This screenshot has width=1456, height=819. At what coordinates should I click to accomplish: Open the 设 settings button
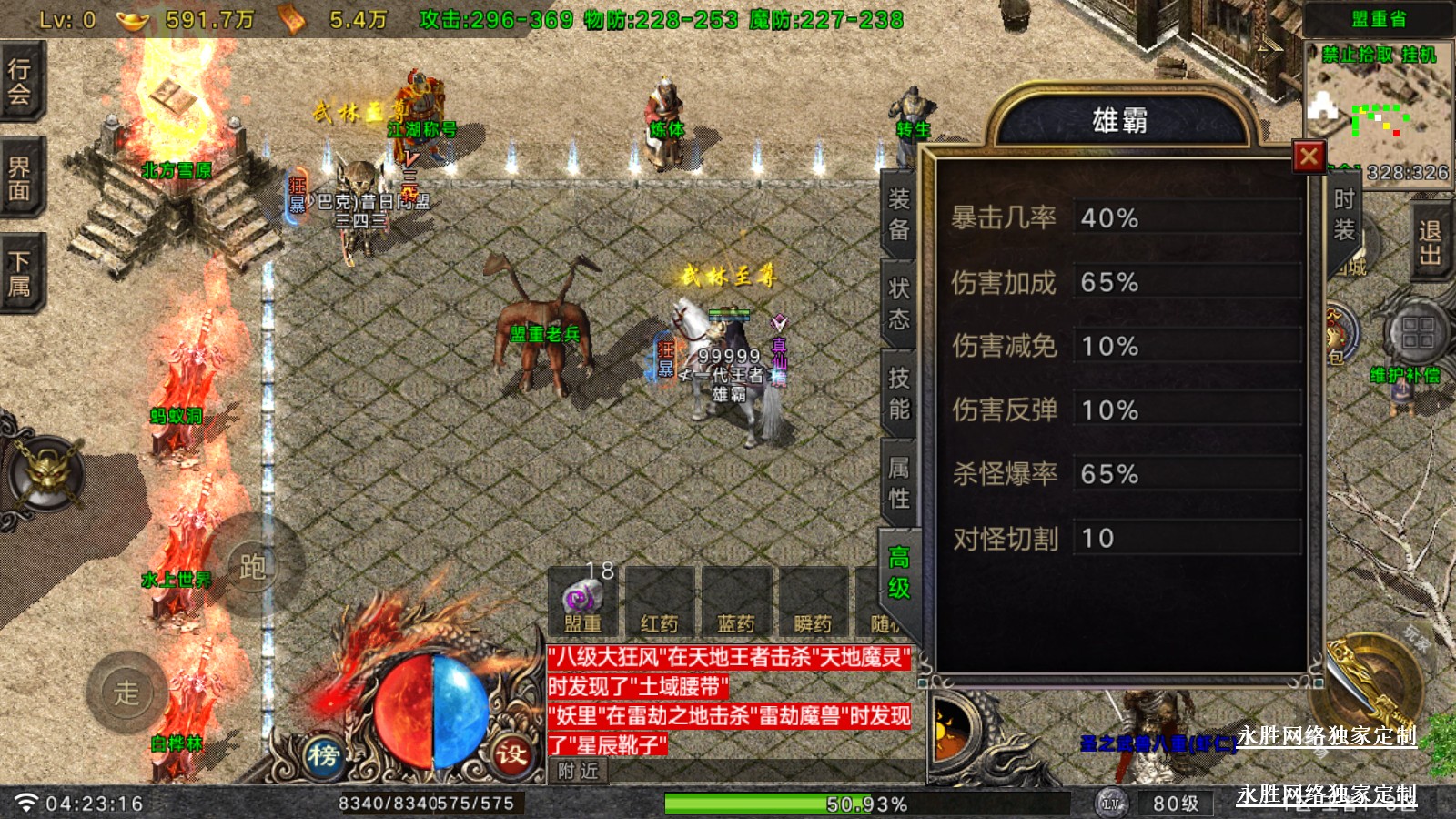[511, 754]
